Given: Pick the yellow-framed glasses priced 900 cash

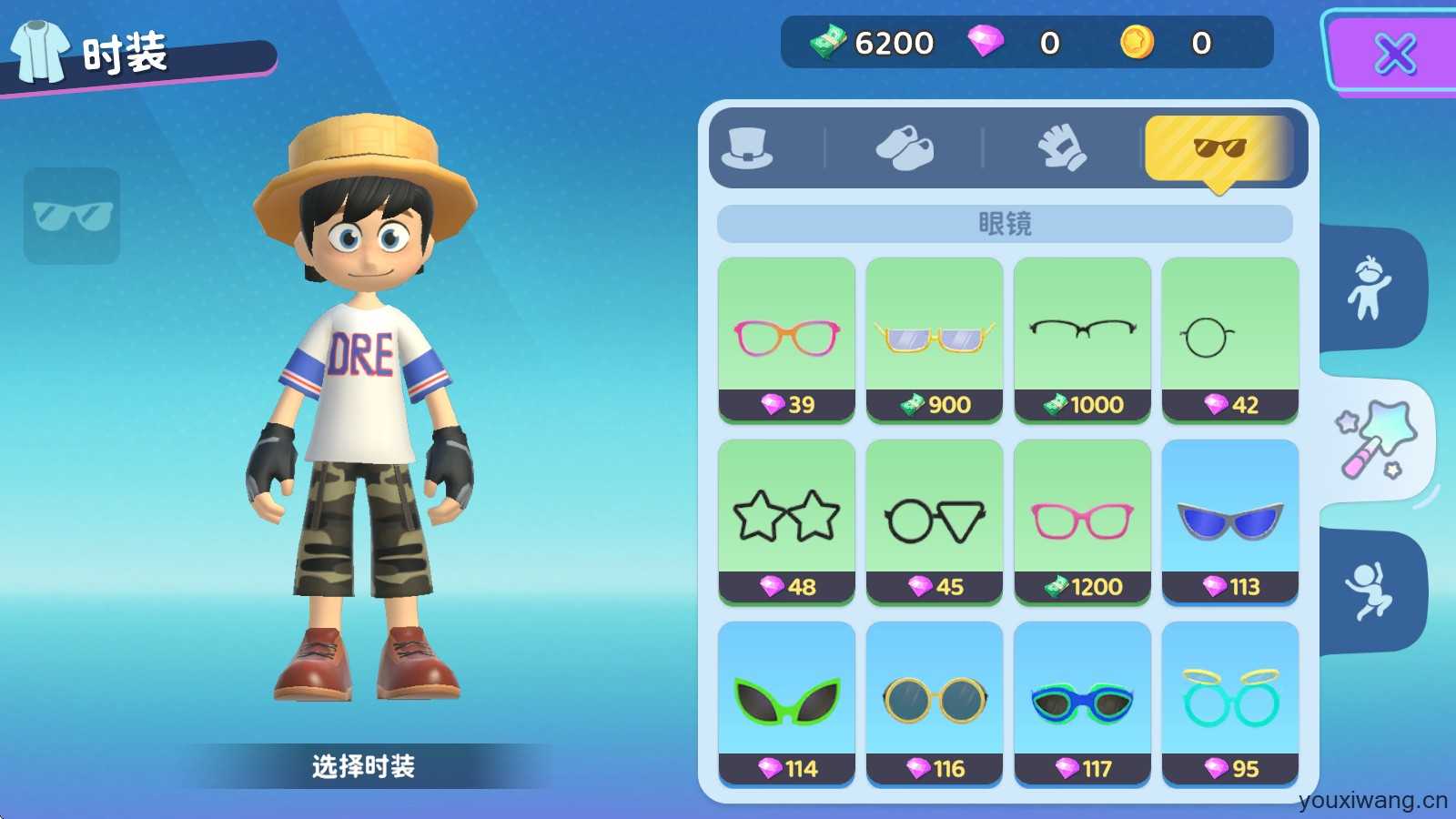Looking at the screenshot, I should tap(934, 339).
